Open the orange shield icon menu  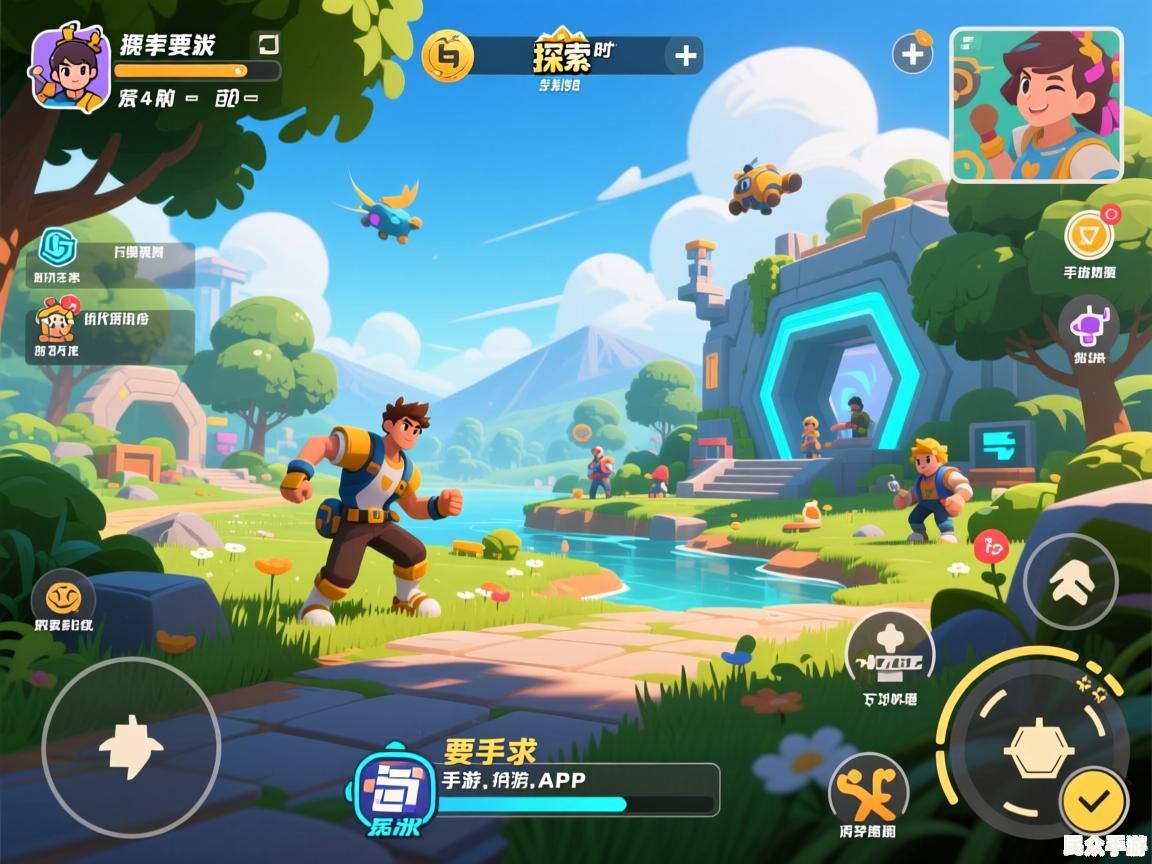click(1088, 237)
